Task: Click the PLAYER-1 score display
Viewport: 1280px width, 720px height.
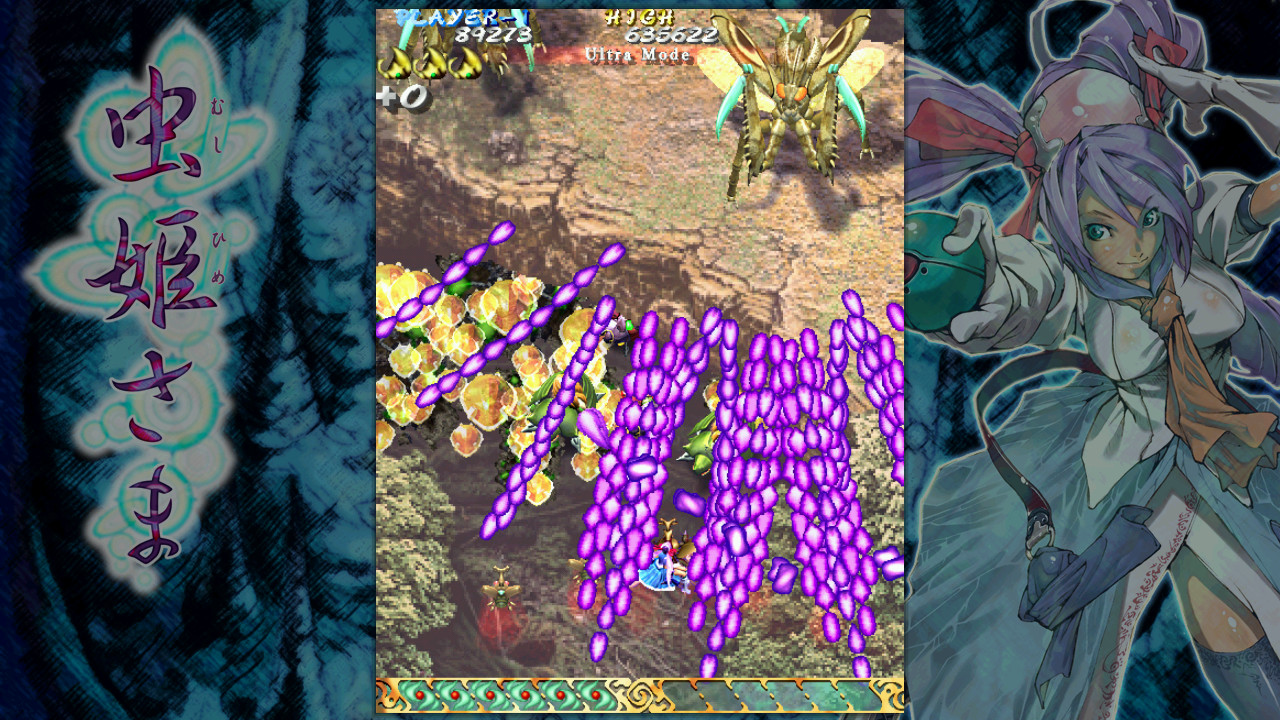Action: [x=460, y=15]
